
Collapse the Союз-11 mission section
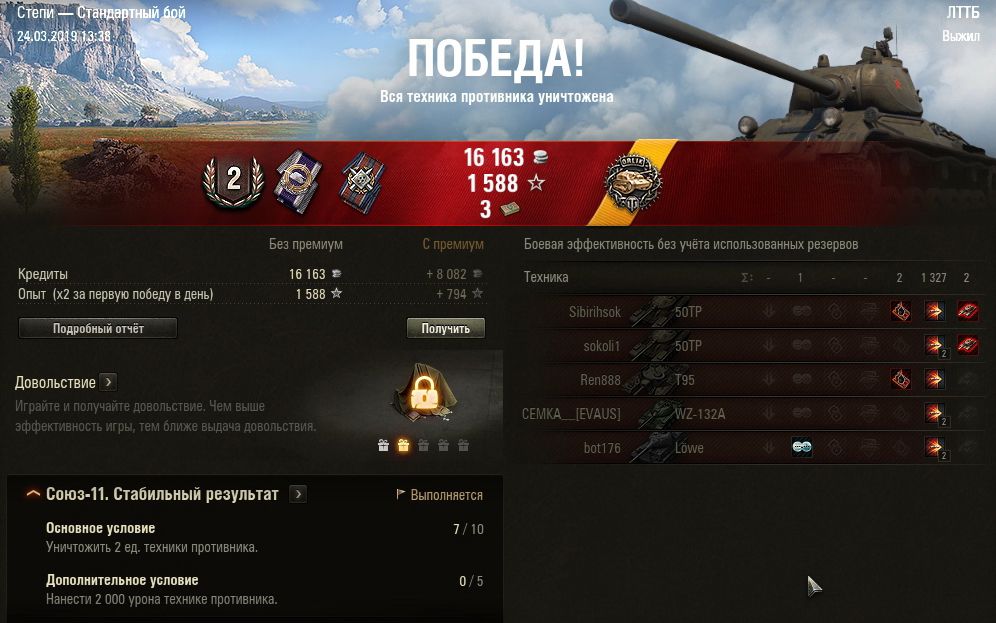33,494
